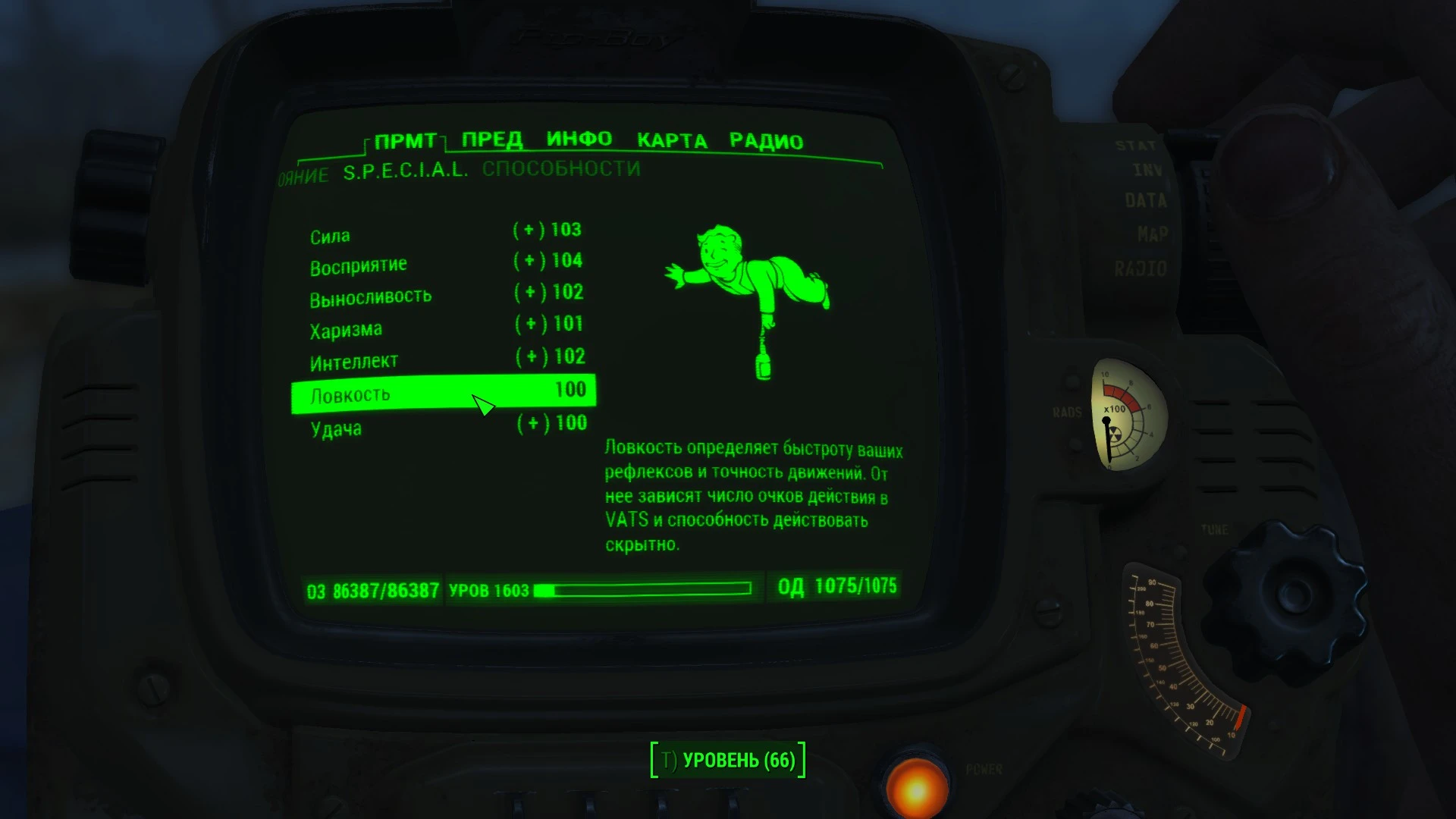Screen dimensions: 1456x819
Task: Select the РАДИО tab
Action: pyautogui.click(x=766, y=139)
